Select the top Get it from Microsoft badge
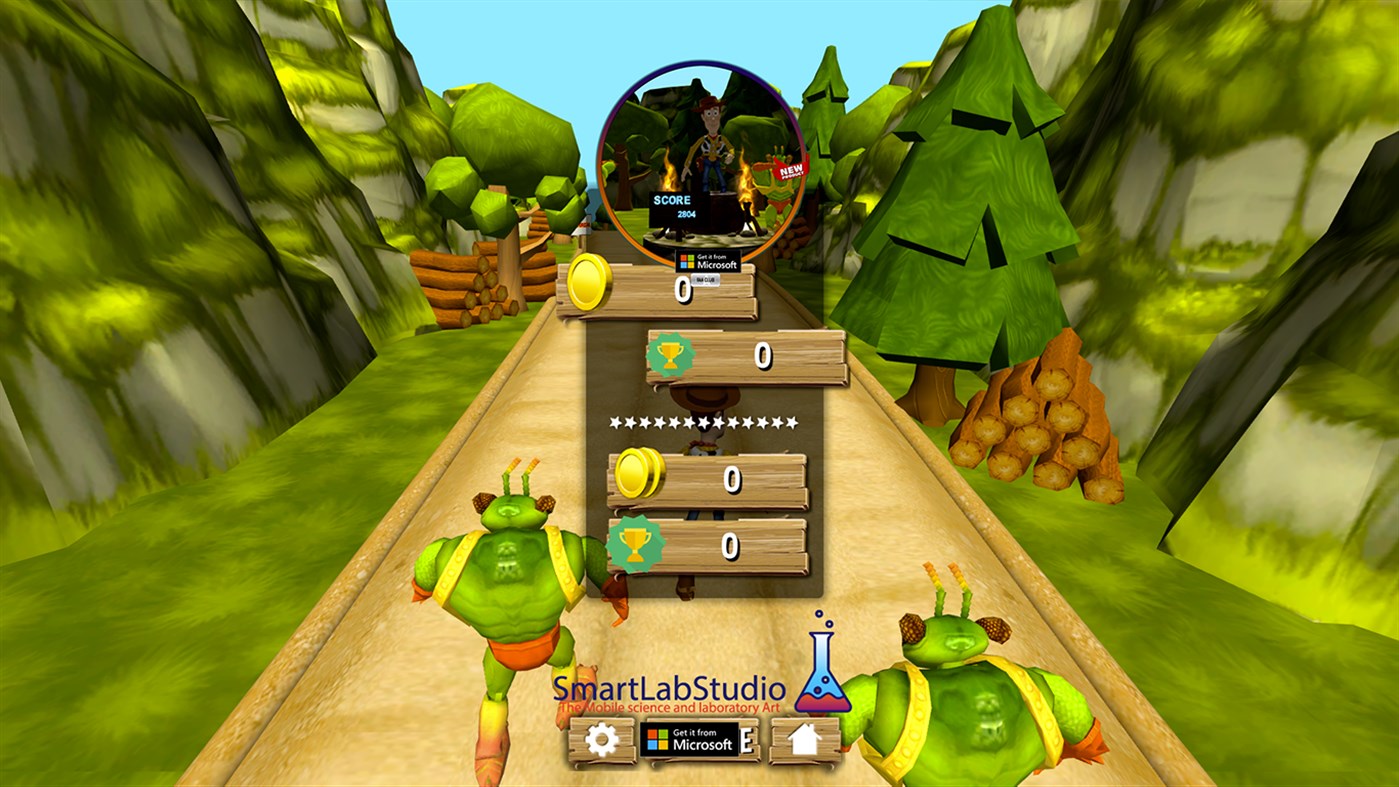Image resolution: width=1399 pixels, height=787 pixels. tap(708, 262)
